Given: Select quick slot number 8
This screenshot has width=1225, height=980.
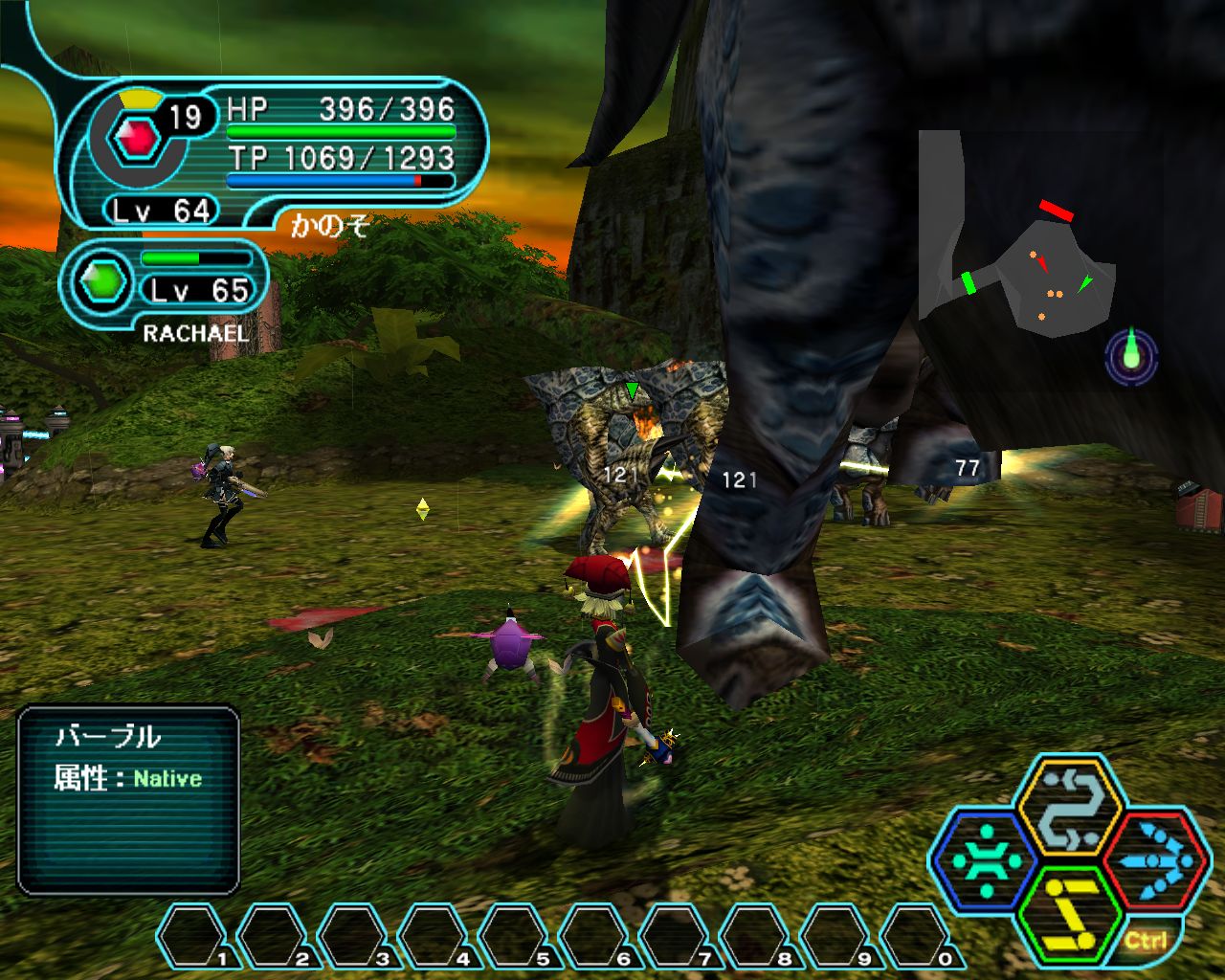Looking at the screenshot, I should [757, 936].
